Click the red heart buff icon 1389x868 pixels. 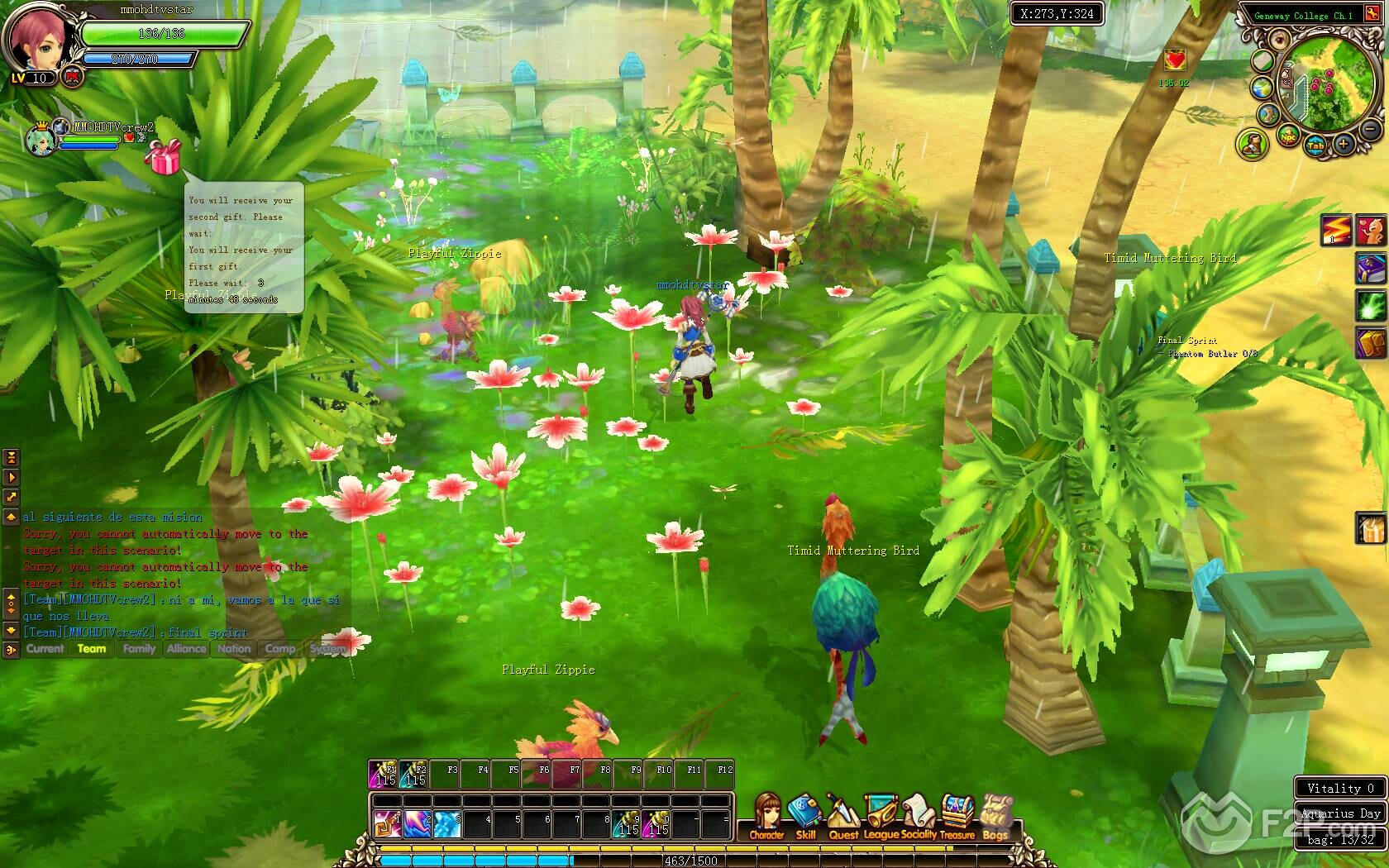[x=1174, y=60]
